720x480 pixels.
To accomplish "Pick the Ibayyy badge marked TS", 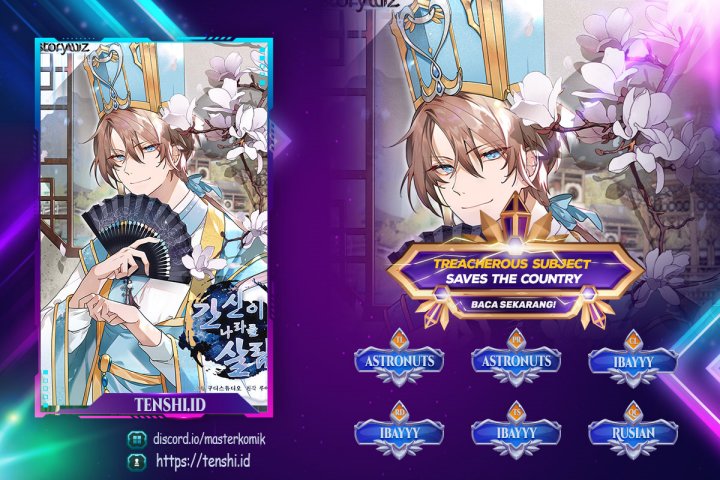I will coord(514,434).
